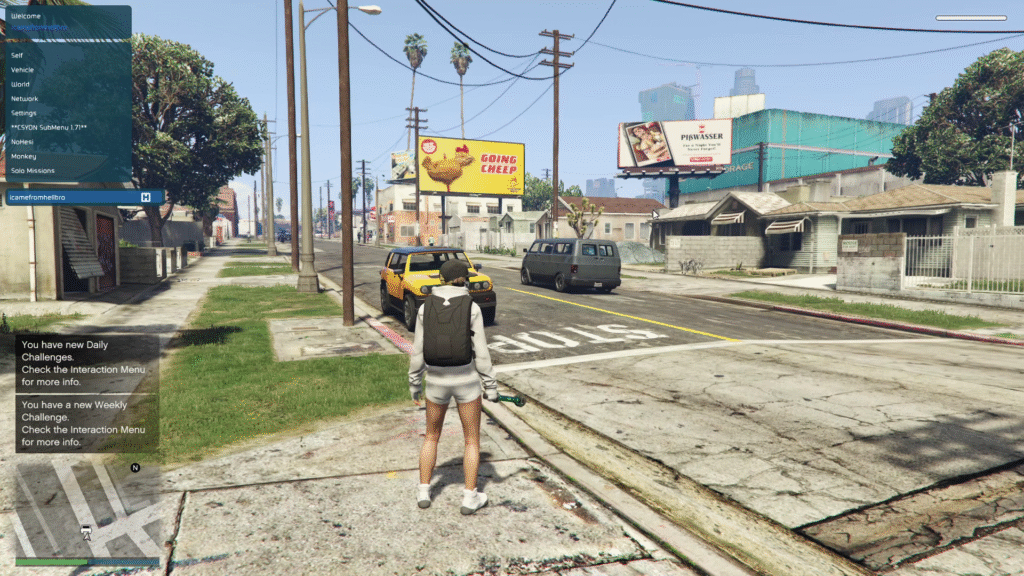Screen dimensions: 1024x576
Task: Choose the Monkey menu entry
Action: tap(24, 156)
